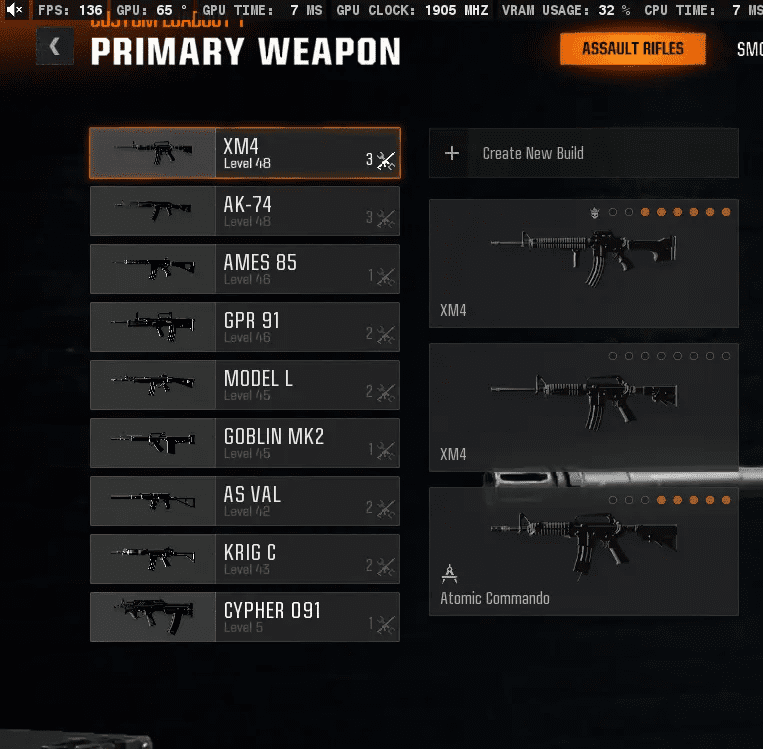763x749 pixels.
Task: Choose the AK-74 assault rifle
Action: 244,211
